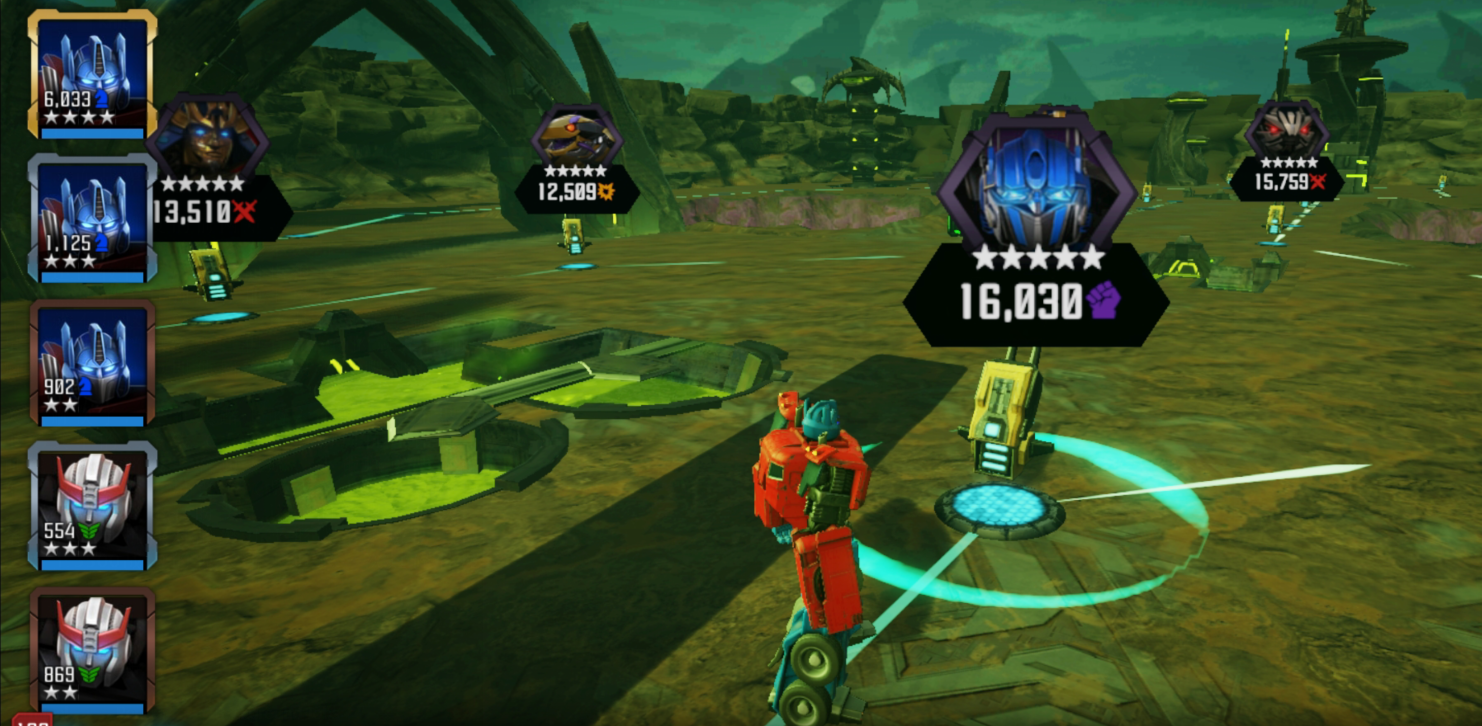Screen dimensions: 1482x726
Task: Select the 554 power three-star bot
Action: pyautogui.click(x=92, y=505)
